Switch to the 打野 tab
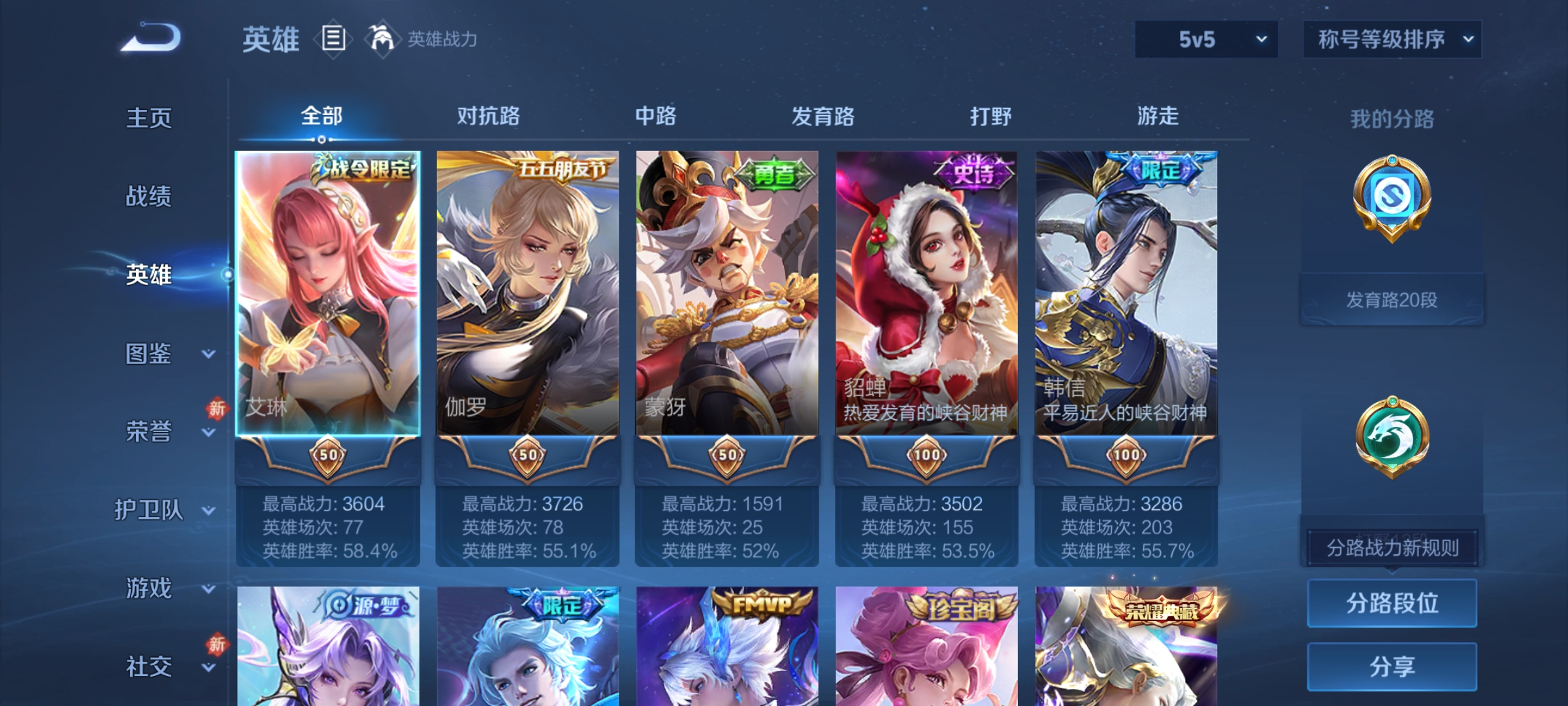 tap(988, 116)
